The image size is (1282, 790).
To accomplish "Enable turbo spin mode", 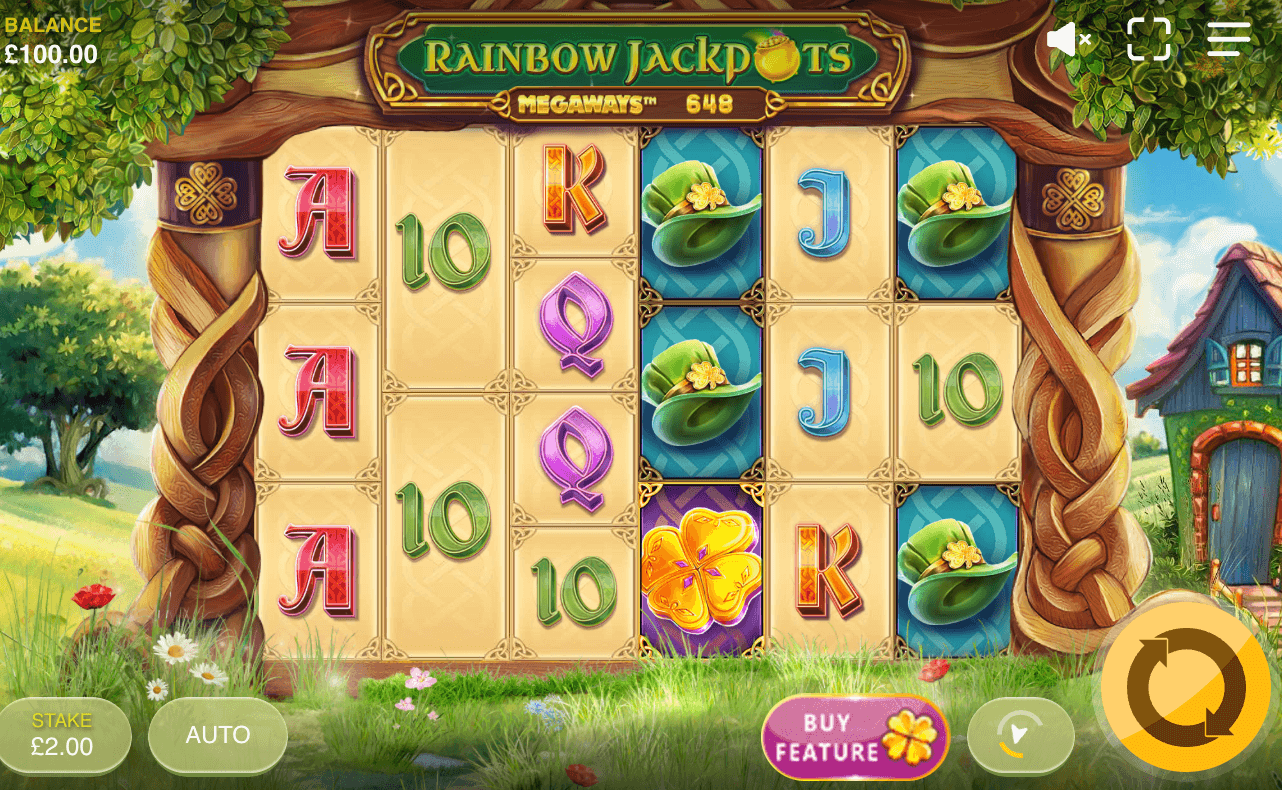I will pos(1020,737).
